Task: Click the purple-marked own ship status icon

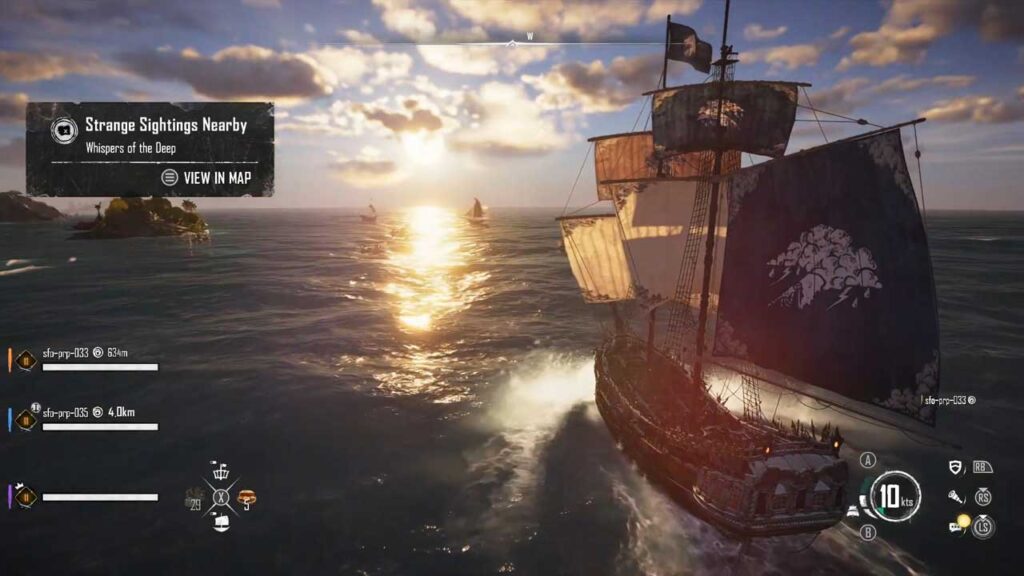Action: pos(26,495)
